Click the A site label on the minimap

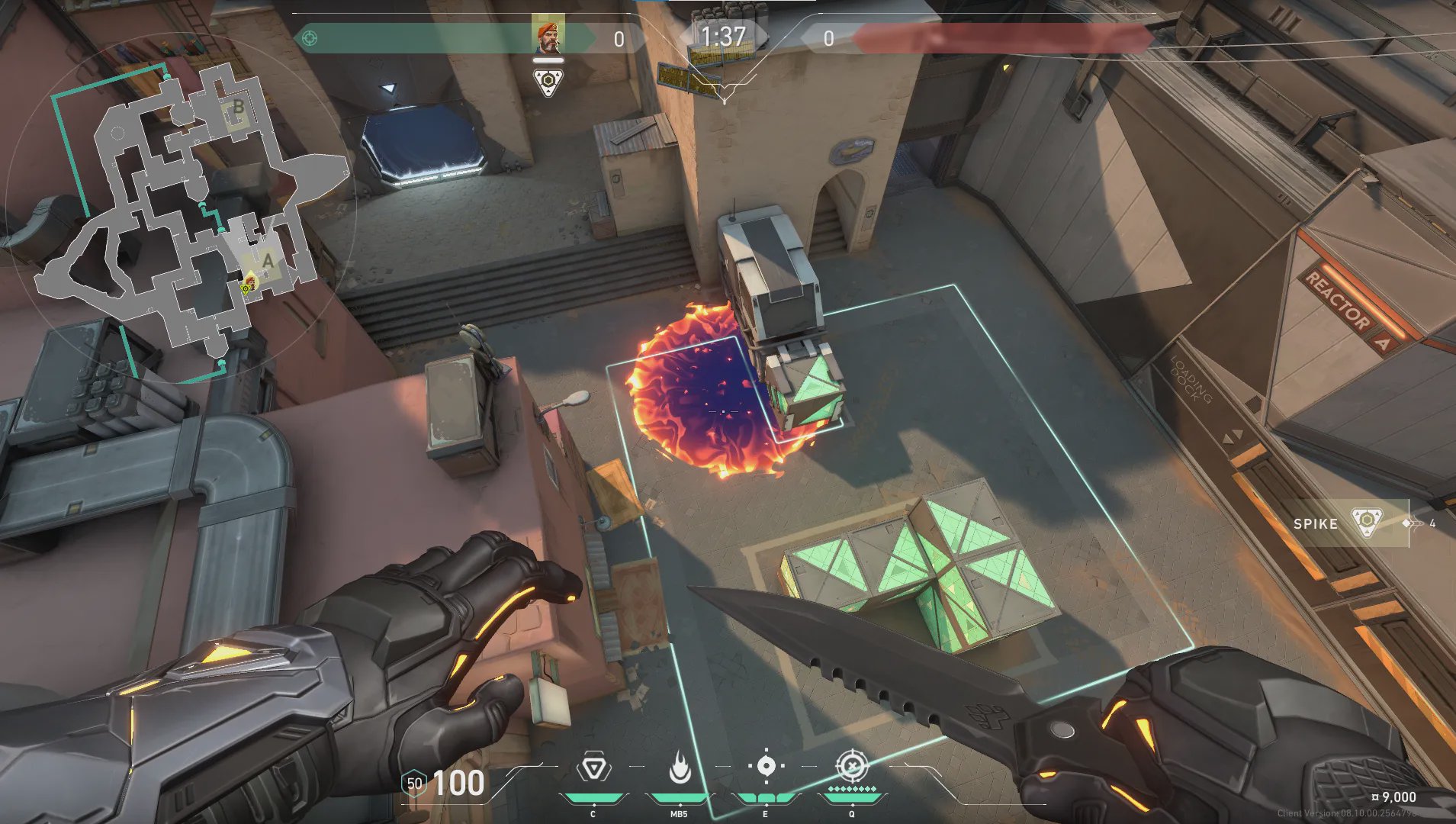268,260
